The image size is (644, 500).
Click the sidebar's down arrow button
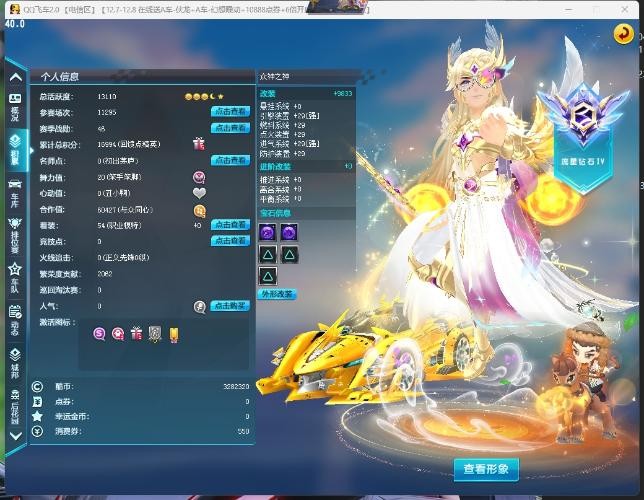(x=15, y=435)
